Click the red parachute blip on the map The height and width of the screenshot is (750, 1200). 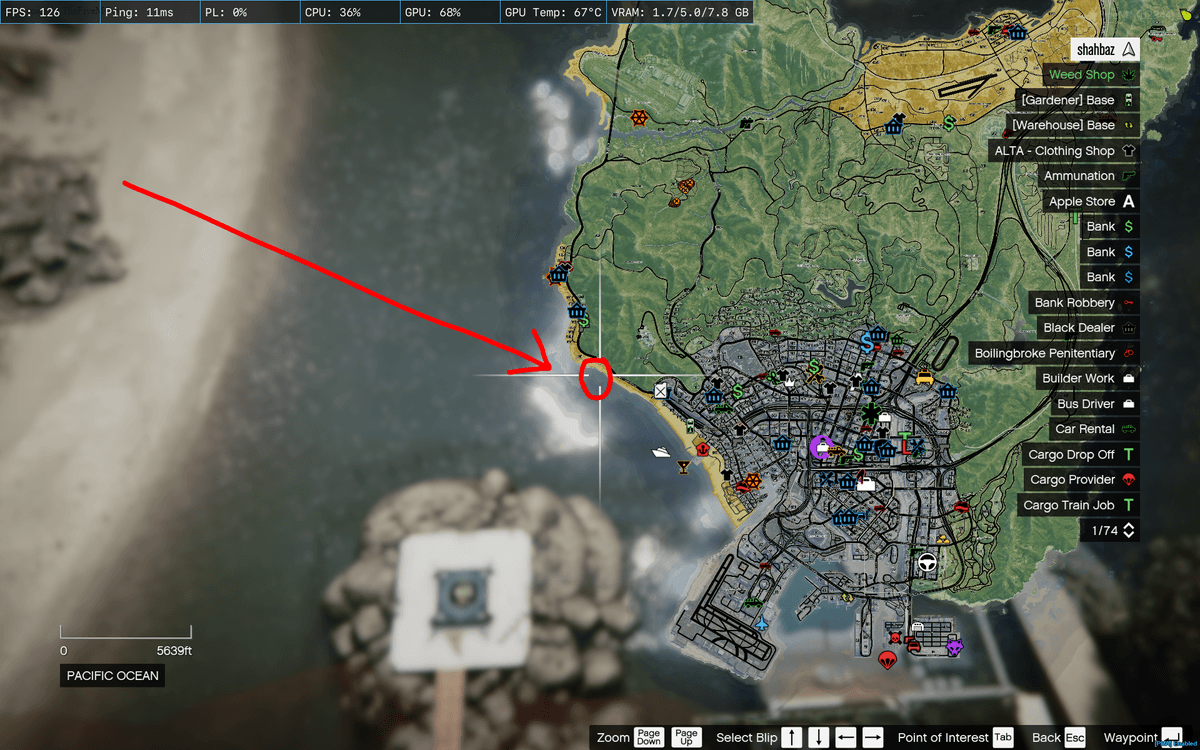885,660
